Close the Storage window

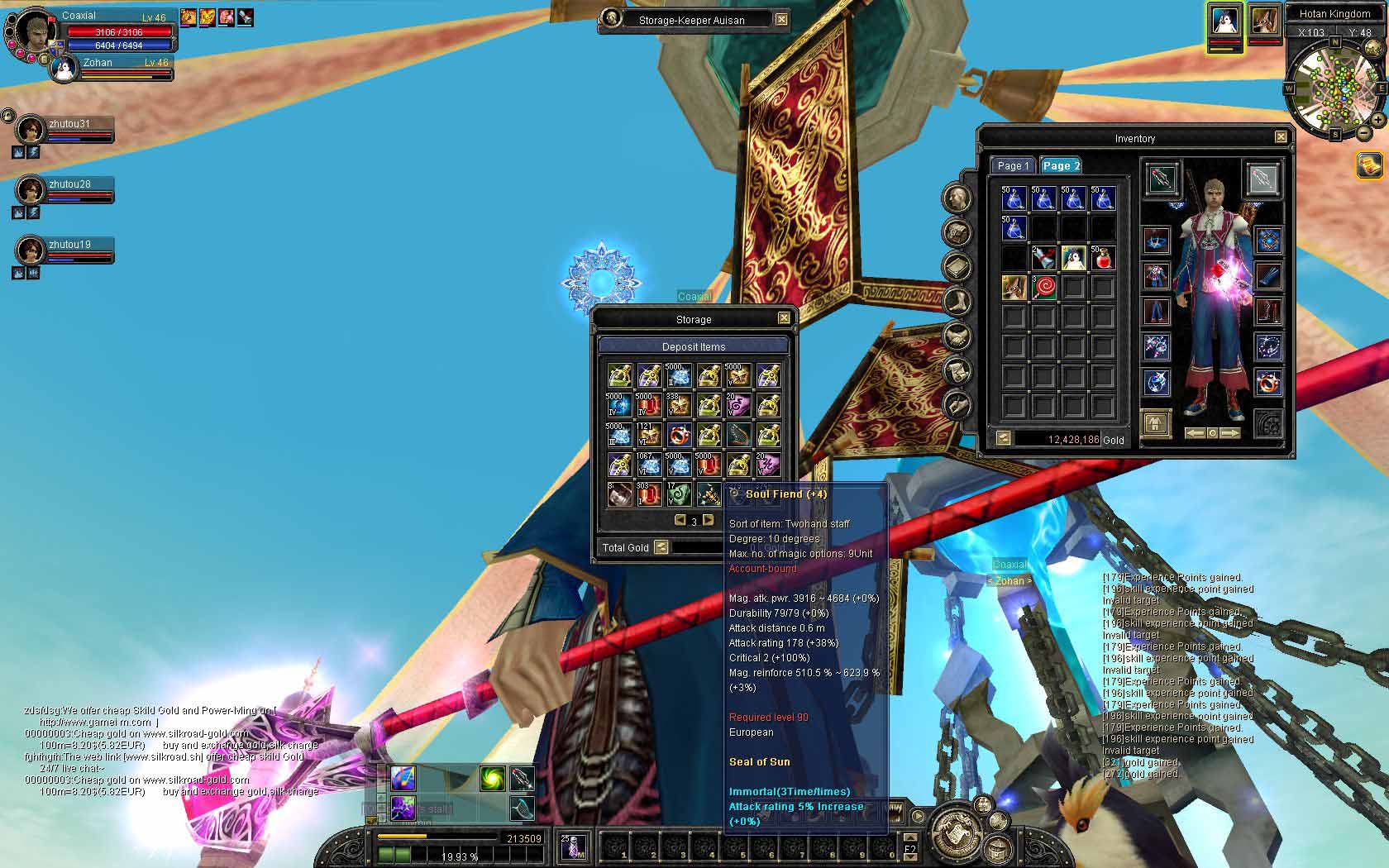pos(784,318)
